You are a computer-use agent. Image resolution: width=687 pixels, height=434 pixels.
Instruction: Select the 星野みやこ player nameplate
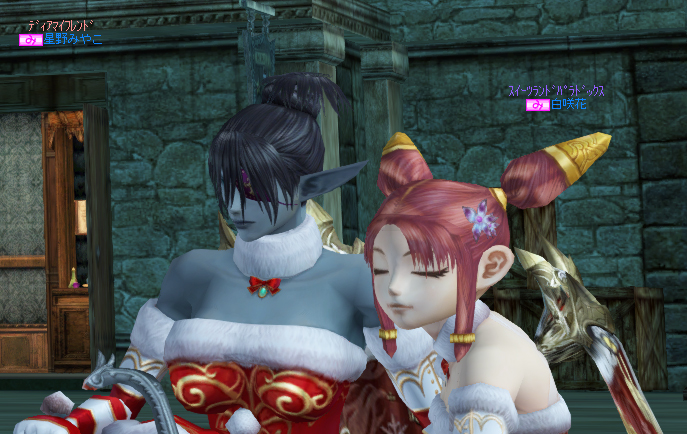click(71, 40)
